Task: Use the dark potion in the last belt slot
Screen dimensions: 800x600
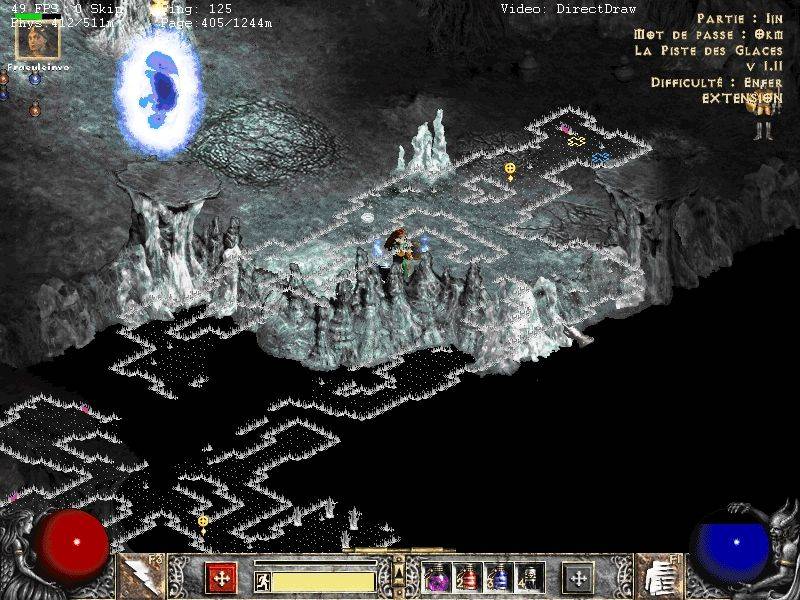Action: point(527,578)
